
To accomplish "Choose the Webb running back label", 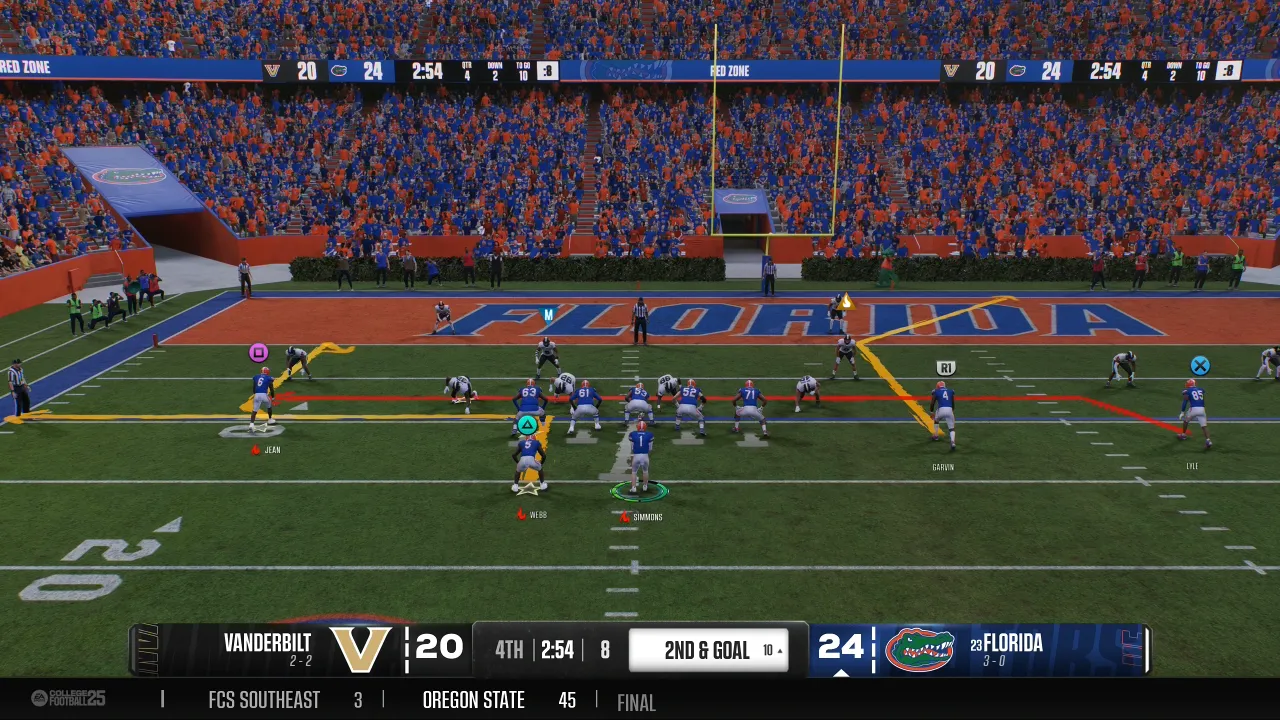I will pos(537,515).
